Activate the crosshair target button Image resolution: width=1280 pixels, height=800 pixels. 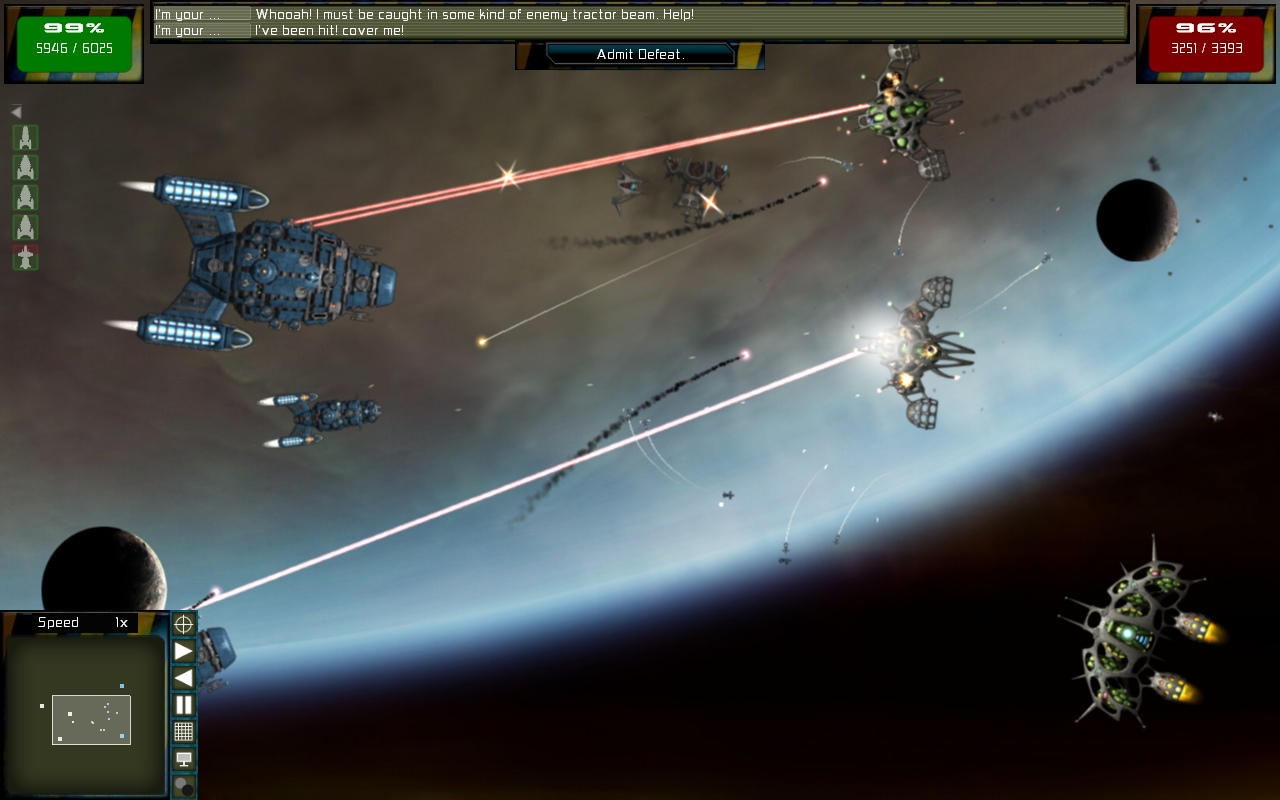click(x=184, y=625)
